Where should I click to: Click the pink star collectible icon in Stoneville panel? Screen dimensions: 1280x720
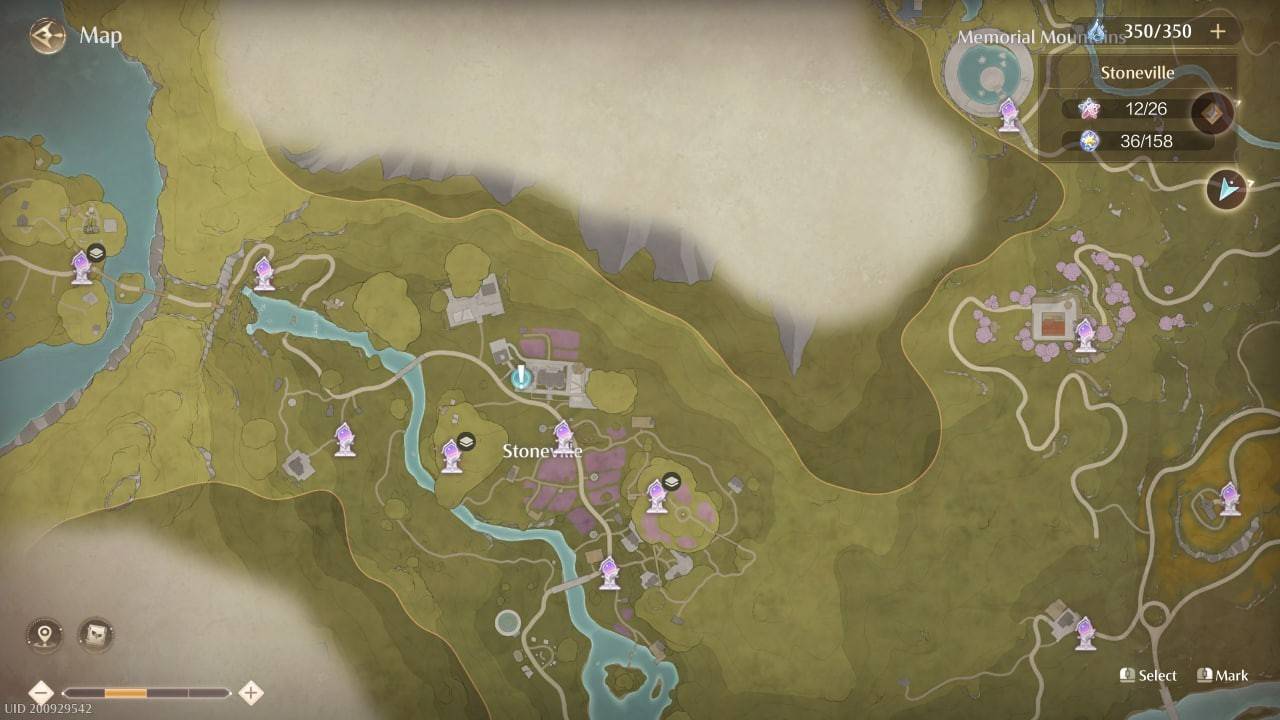click(x=1091, y=109)
